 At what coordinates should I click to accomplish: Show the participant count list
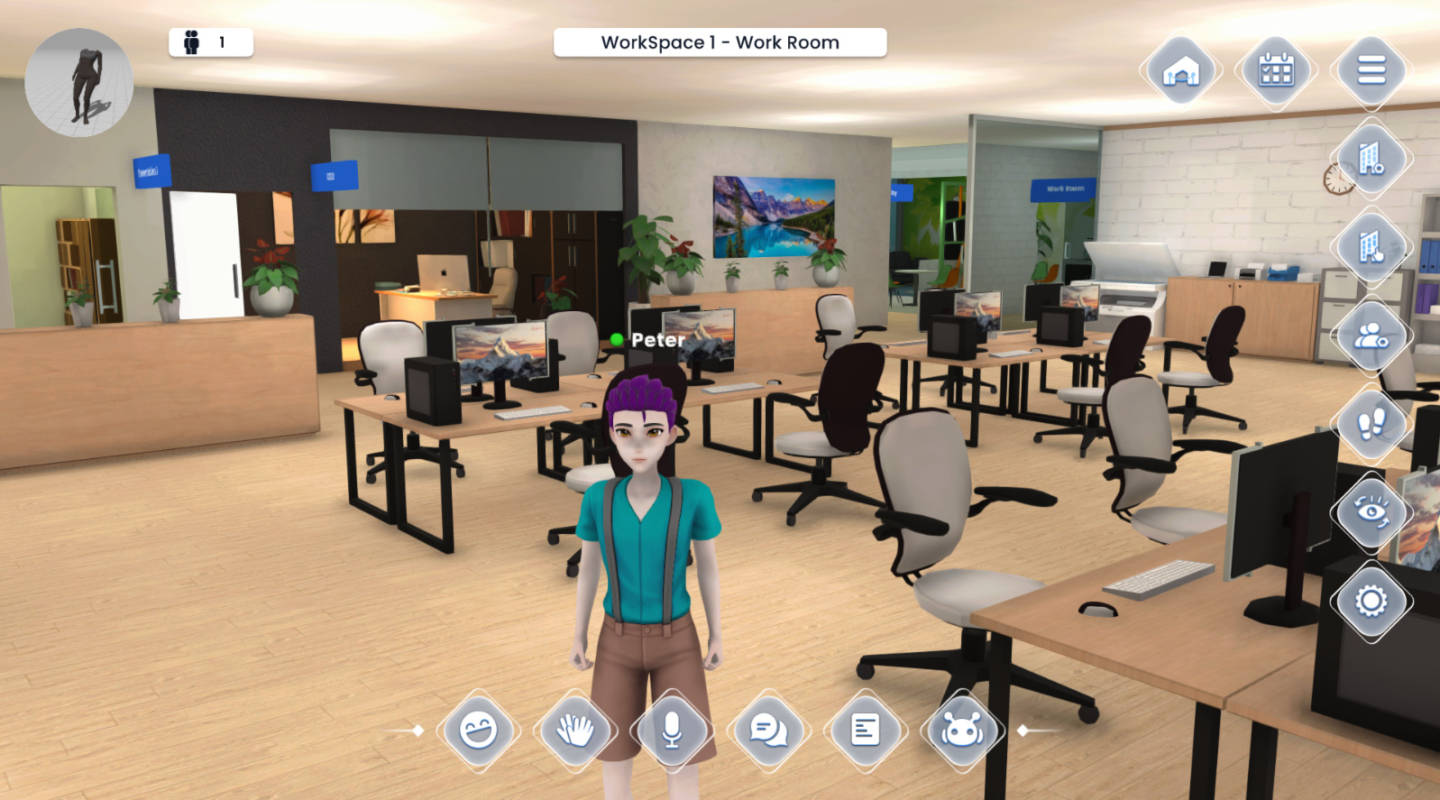coord(210,42)
